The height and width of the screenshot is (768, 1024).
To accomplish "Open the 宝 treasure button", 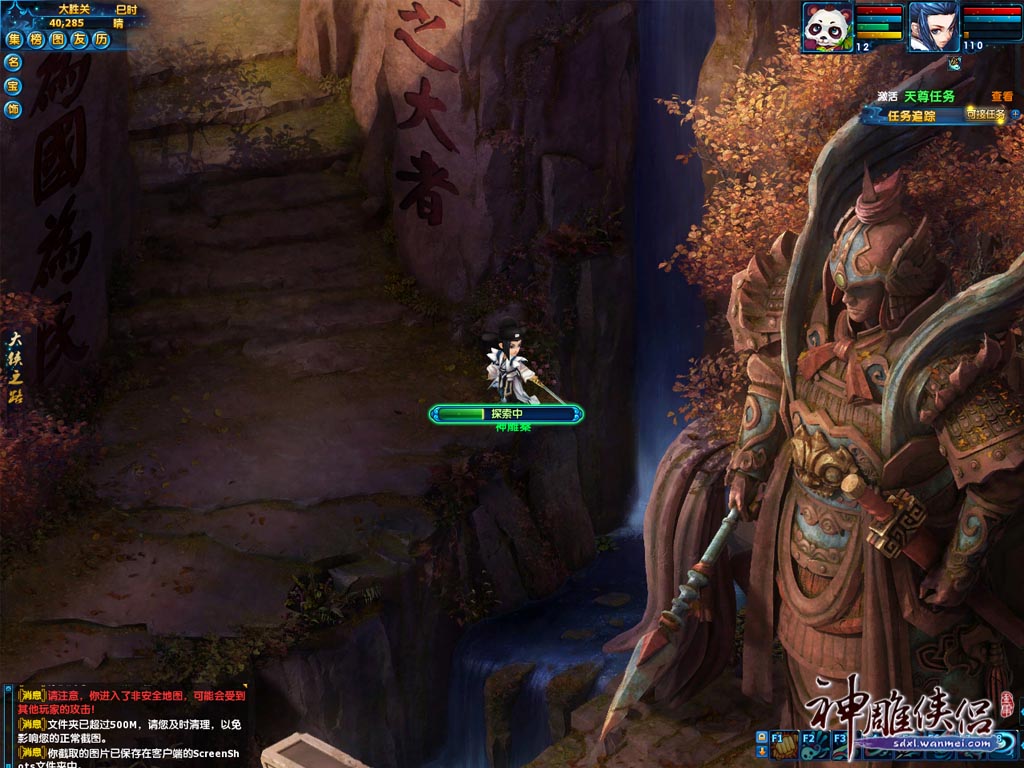I will [x=13, y=85].
